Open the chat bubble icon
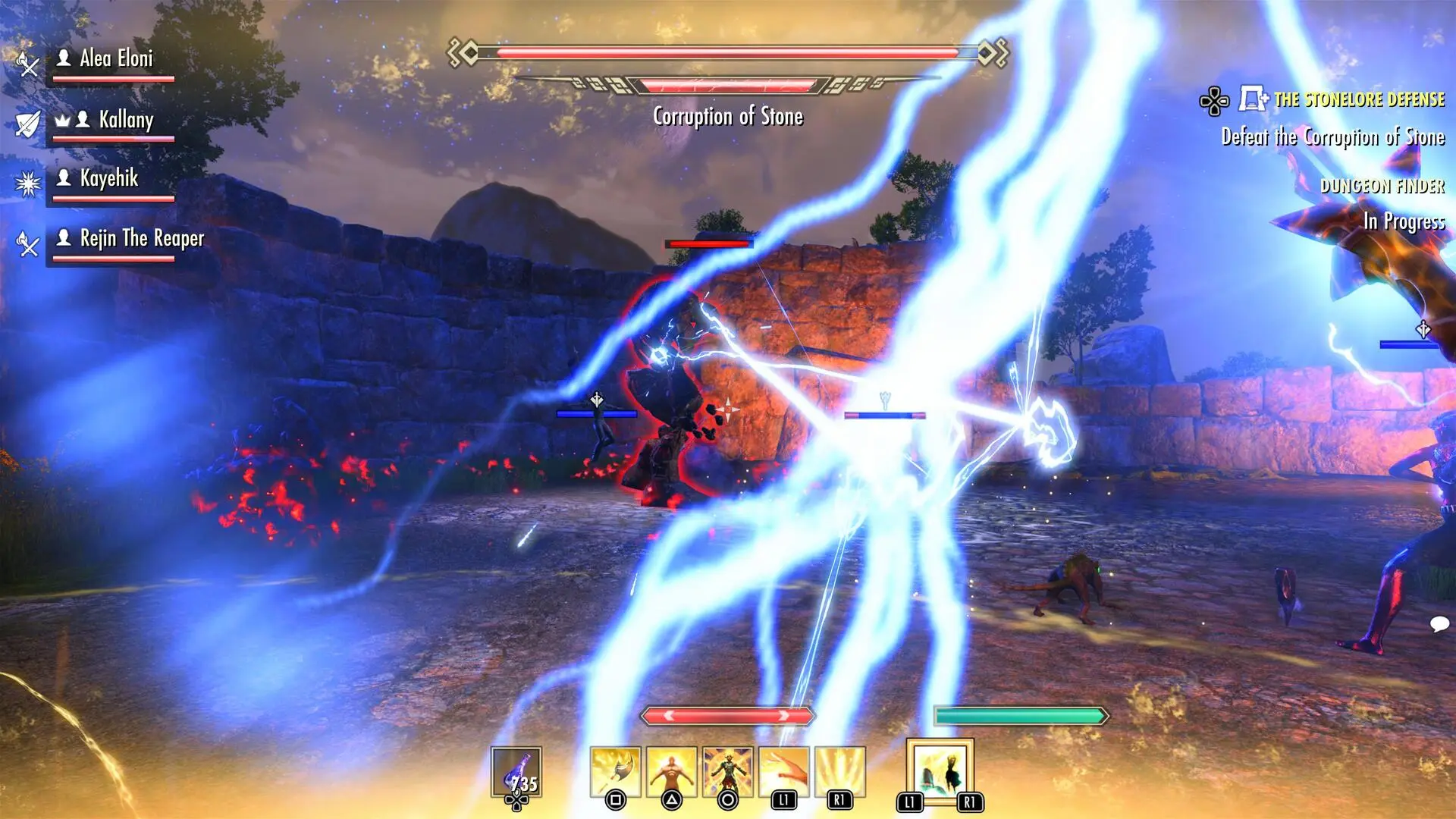 (1439, 624)
